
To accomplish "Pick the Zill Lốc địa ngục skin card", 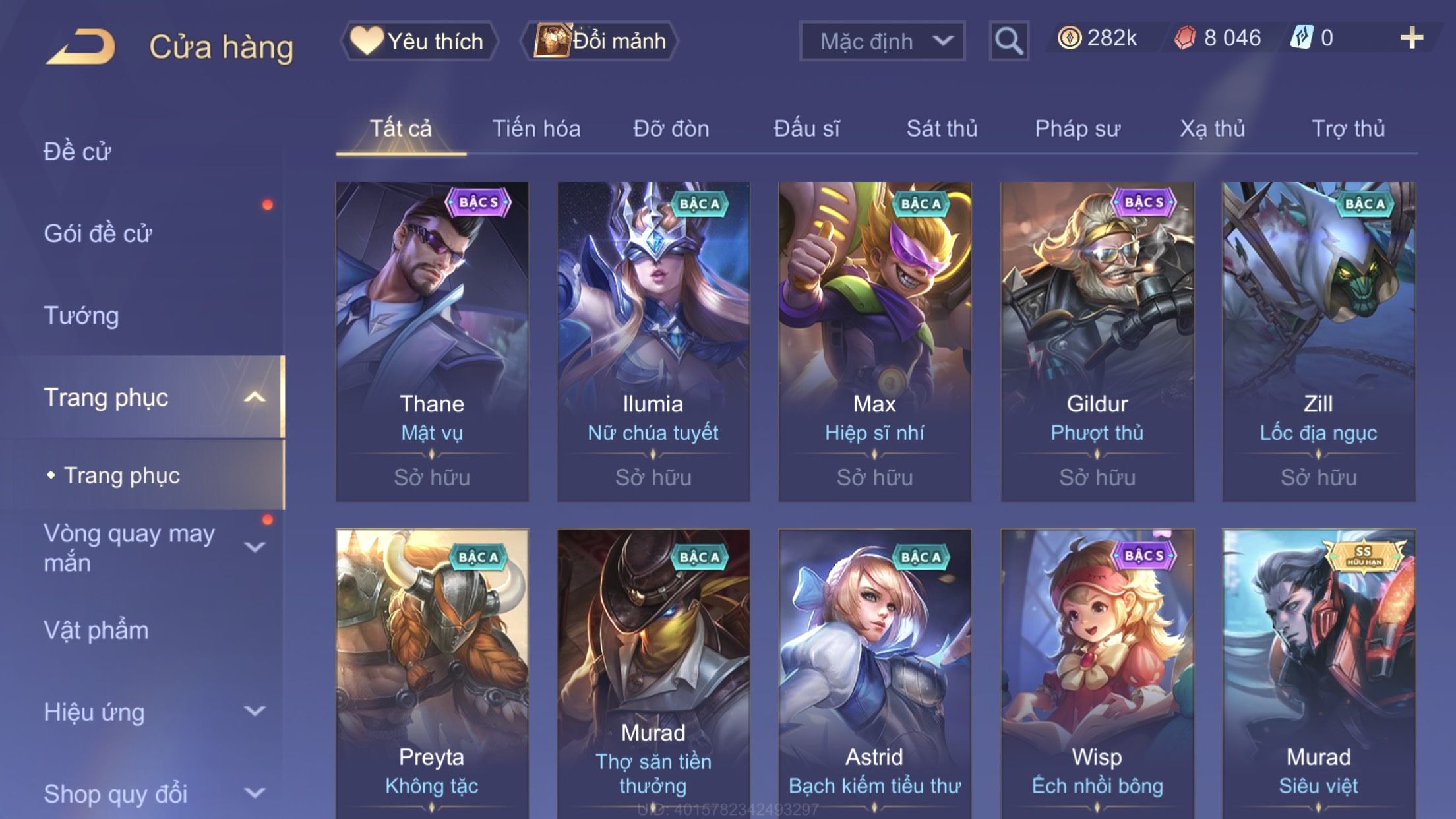I will [x=1318, y=341].
